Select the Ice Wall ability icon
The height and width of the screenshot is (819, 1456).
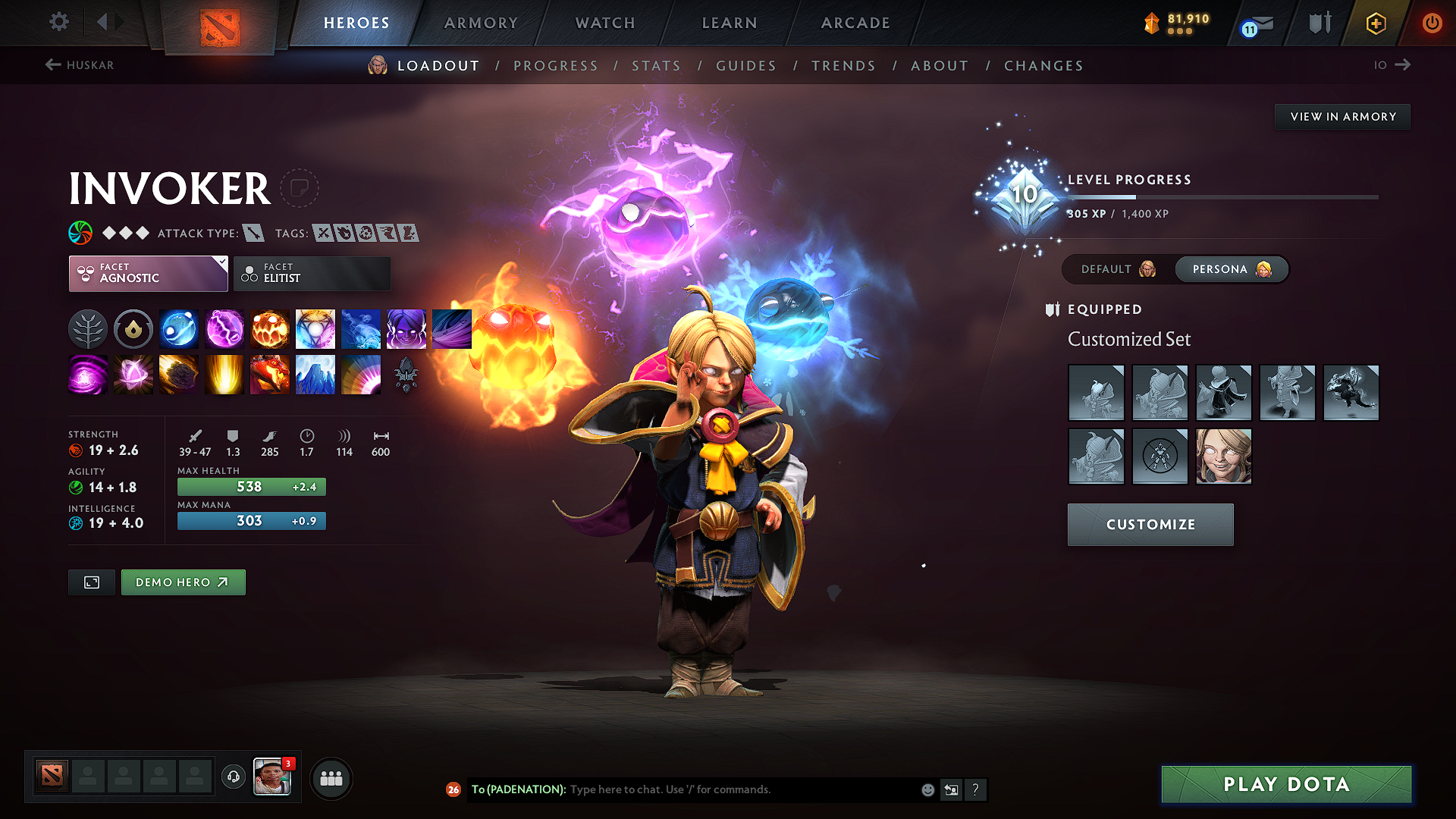[x=315, y=375]
